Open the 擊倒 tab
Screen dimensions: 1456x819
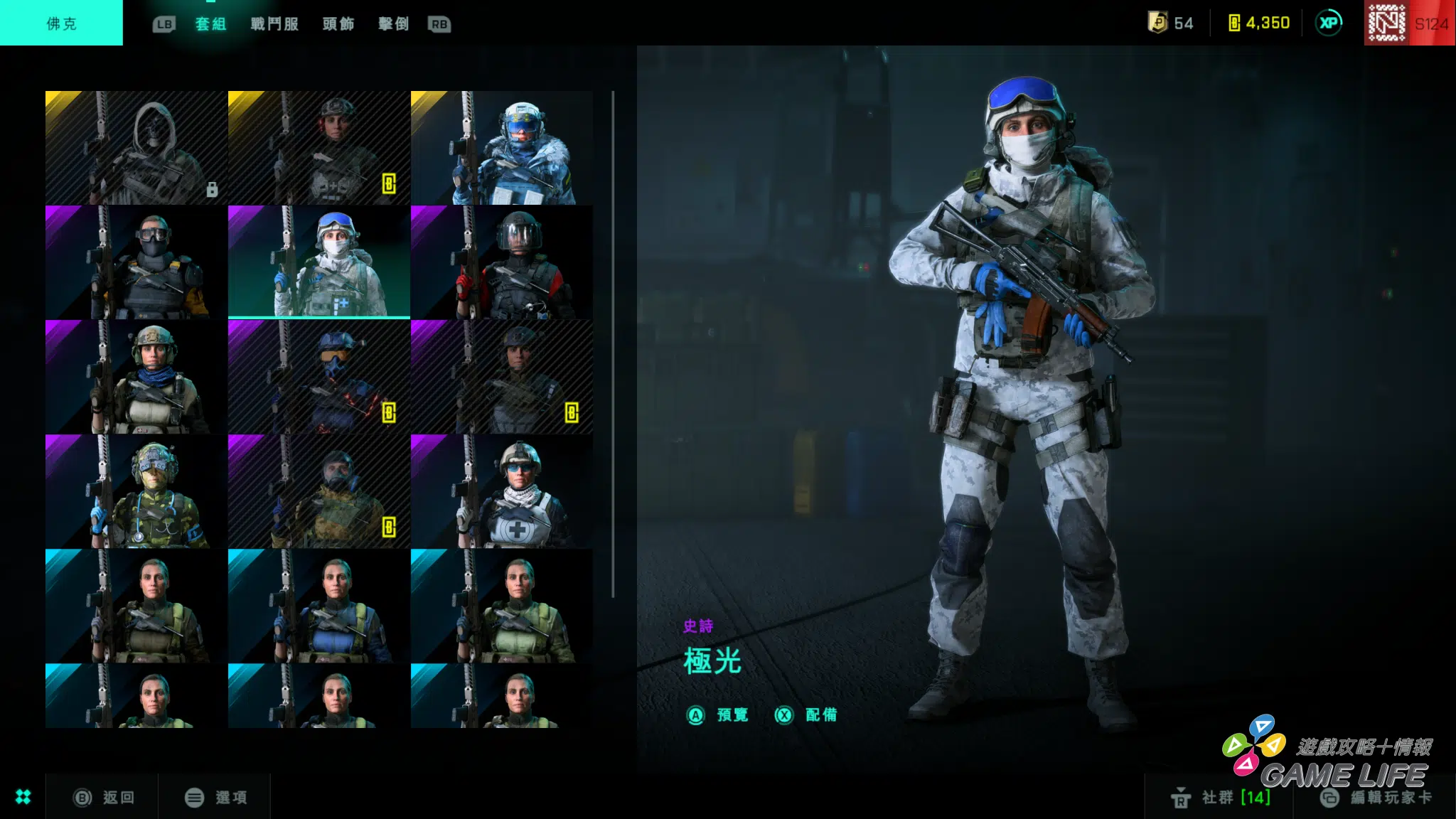click(x=393, y=24)
